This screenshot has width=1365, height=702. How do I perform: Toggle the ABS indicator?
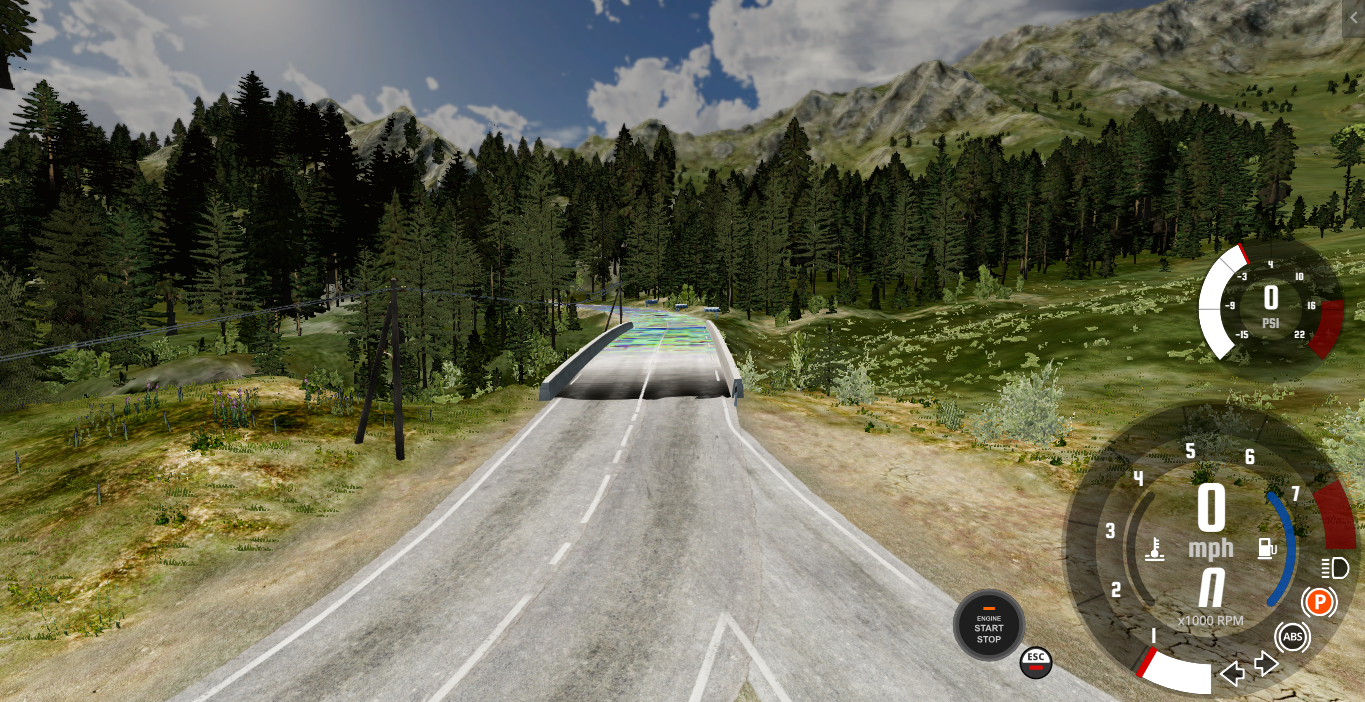1292,637
